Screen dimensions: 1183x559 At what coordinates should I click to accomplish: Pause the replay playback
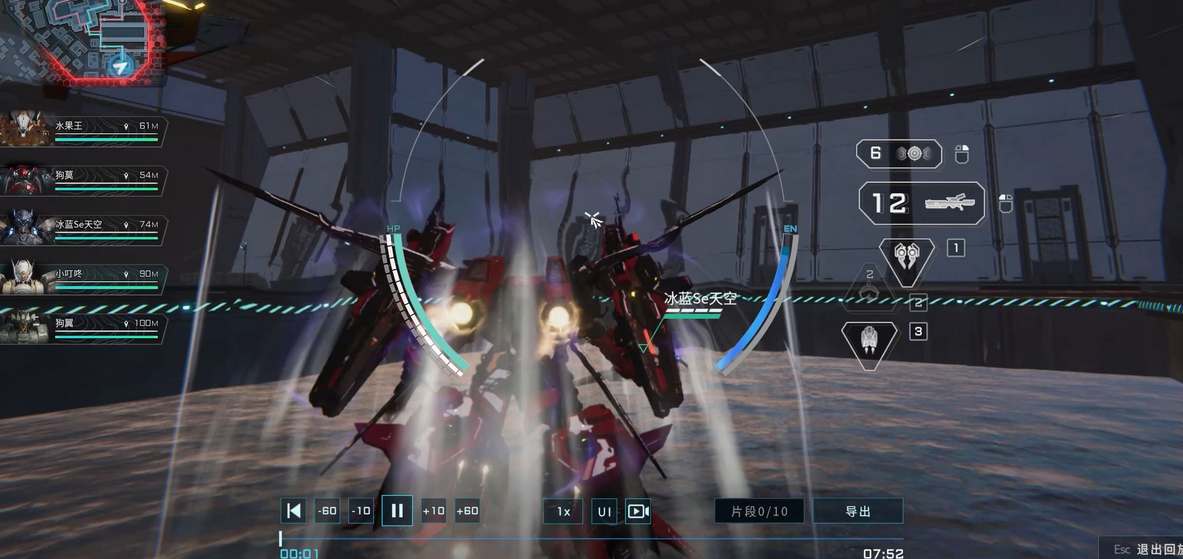tap(397, 511)
